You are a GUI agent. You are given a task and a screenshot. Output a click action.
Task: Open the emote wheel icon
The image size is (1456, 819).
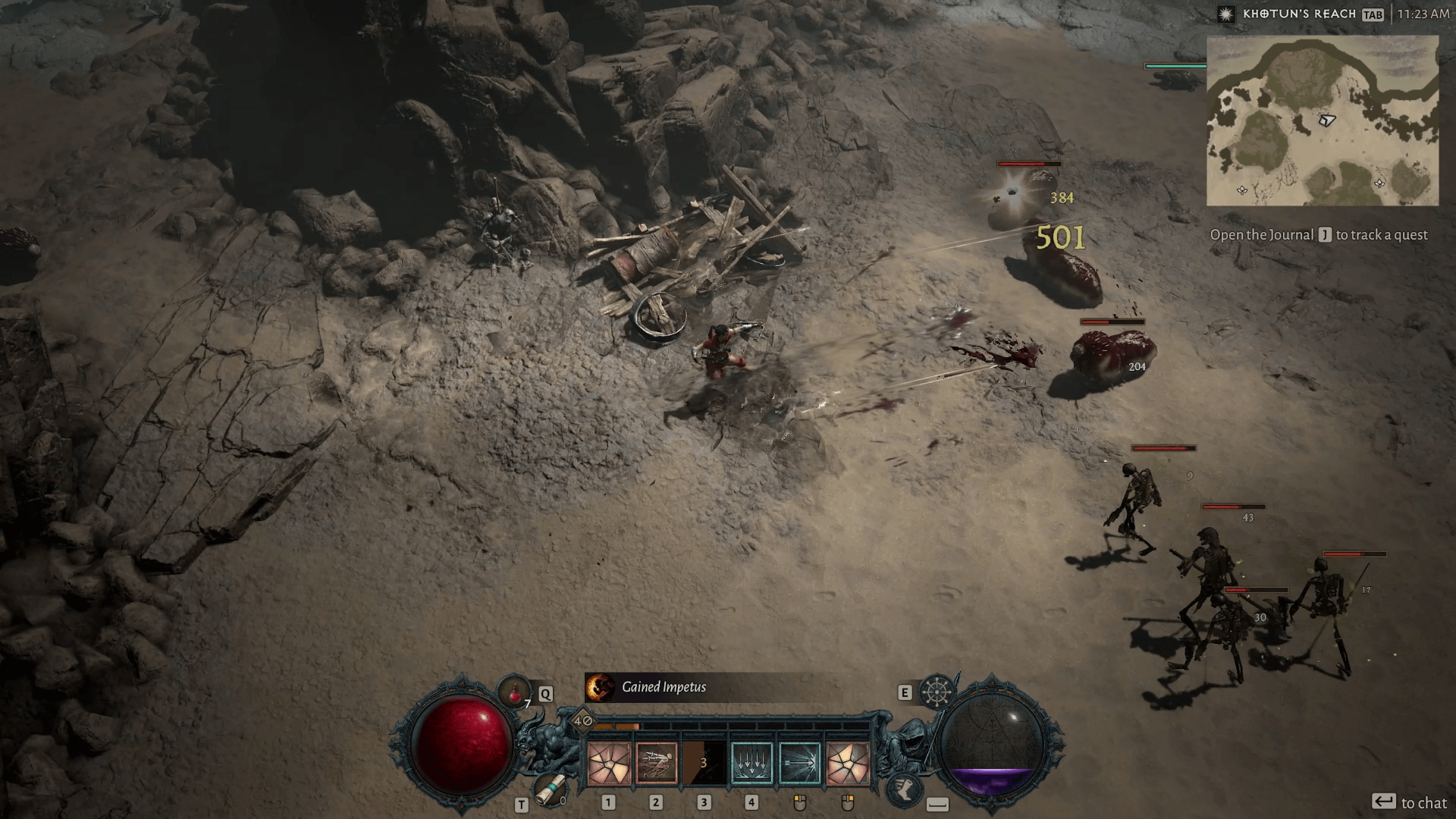pos(937,691)
